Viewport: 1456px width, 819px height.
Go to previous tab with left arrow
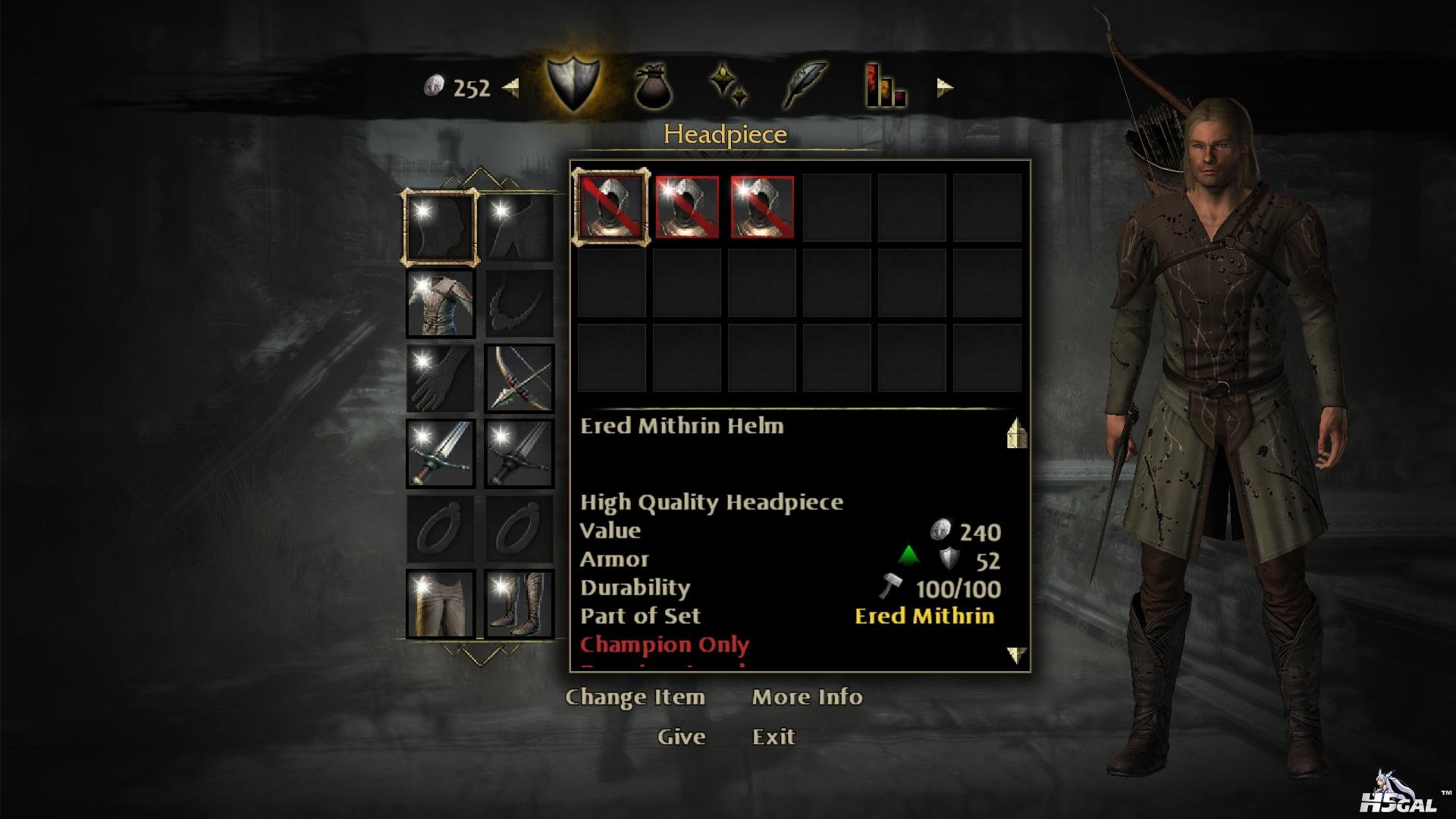tap(511, 88)
